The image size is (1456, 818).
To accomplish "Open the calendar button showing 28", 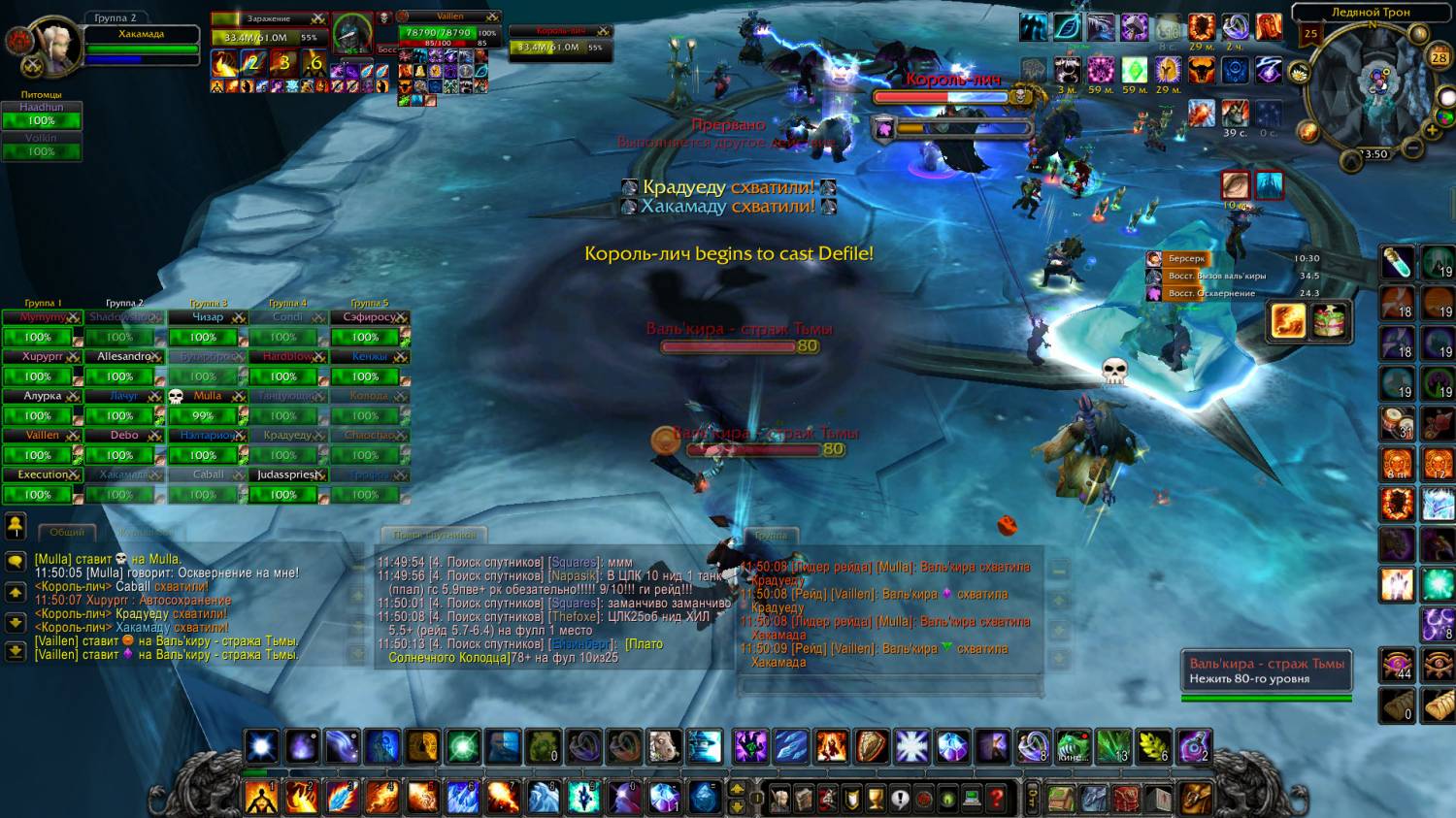I will point(1439,57).
